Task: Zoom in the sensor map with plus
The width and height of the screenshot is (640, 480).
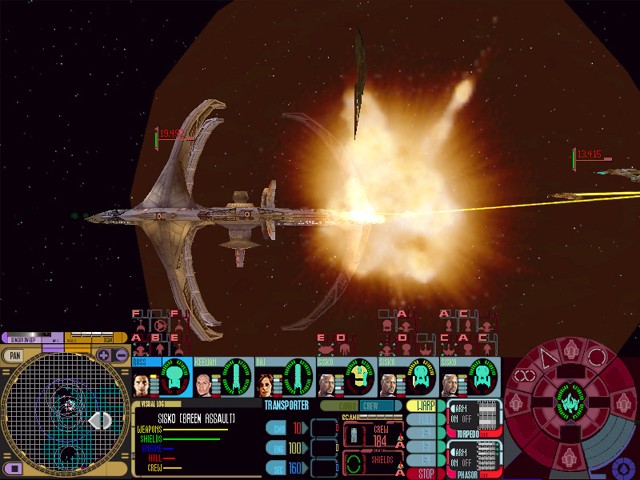Action: coord(104,355)
